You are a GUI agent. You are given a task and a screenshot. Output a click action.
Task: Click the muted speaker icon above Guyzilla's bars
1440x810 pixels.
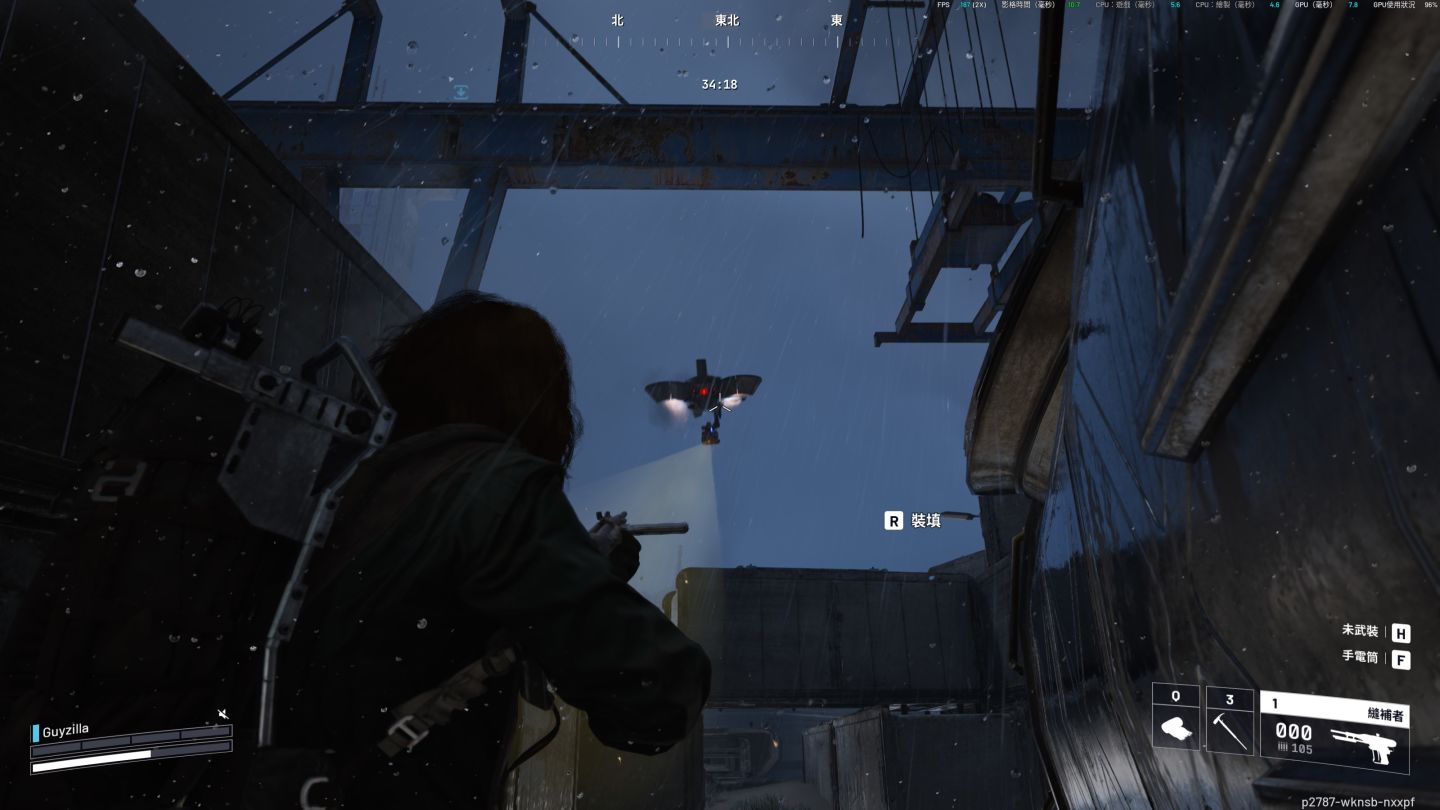[x=223, y=714]
